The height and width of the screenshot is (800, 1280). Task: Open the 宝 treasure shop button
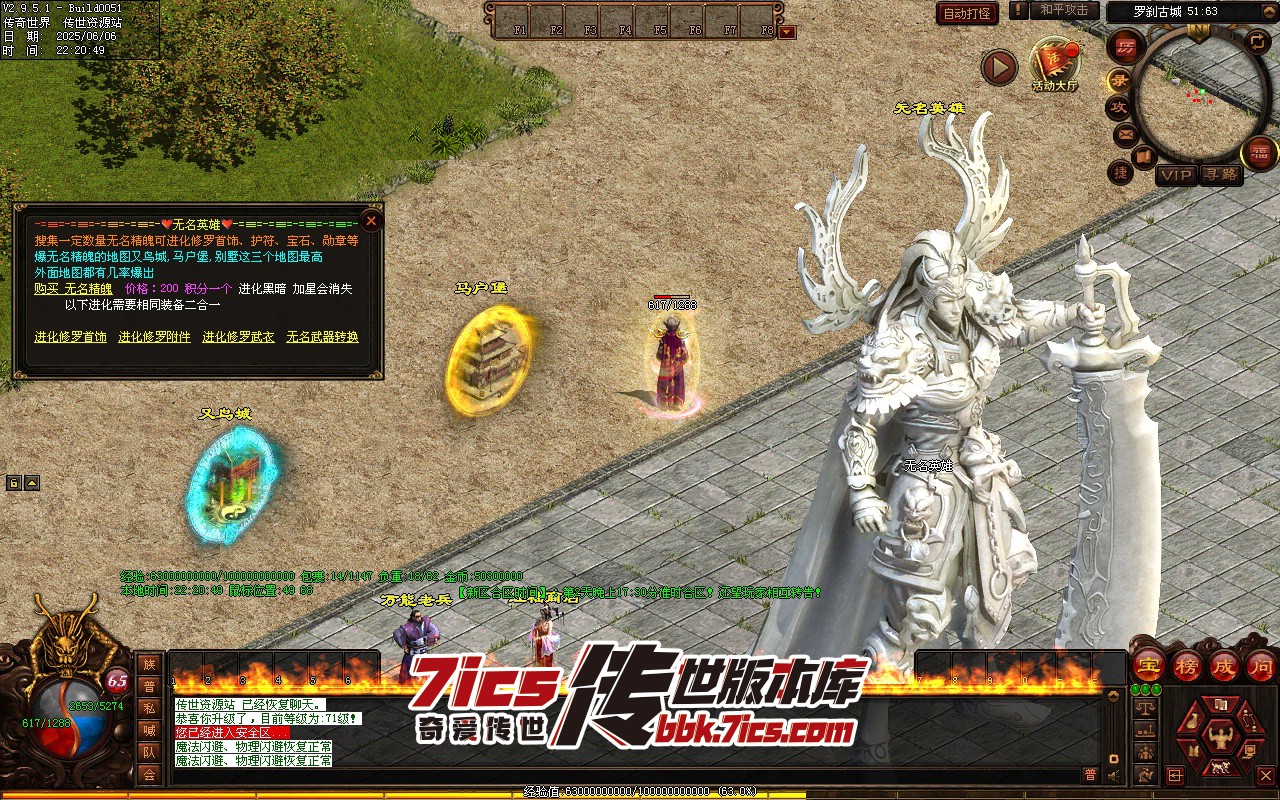[x=1149, y=665]
